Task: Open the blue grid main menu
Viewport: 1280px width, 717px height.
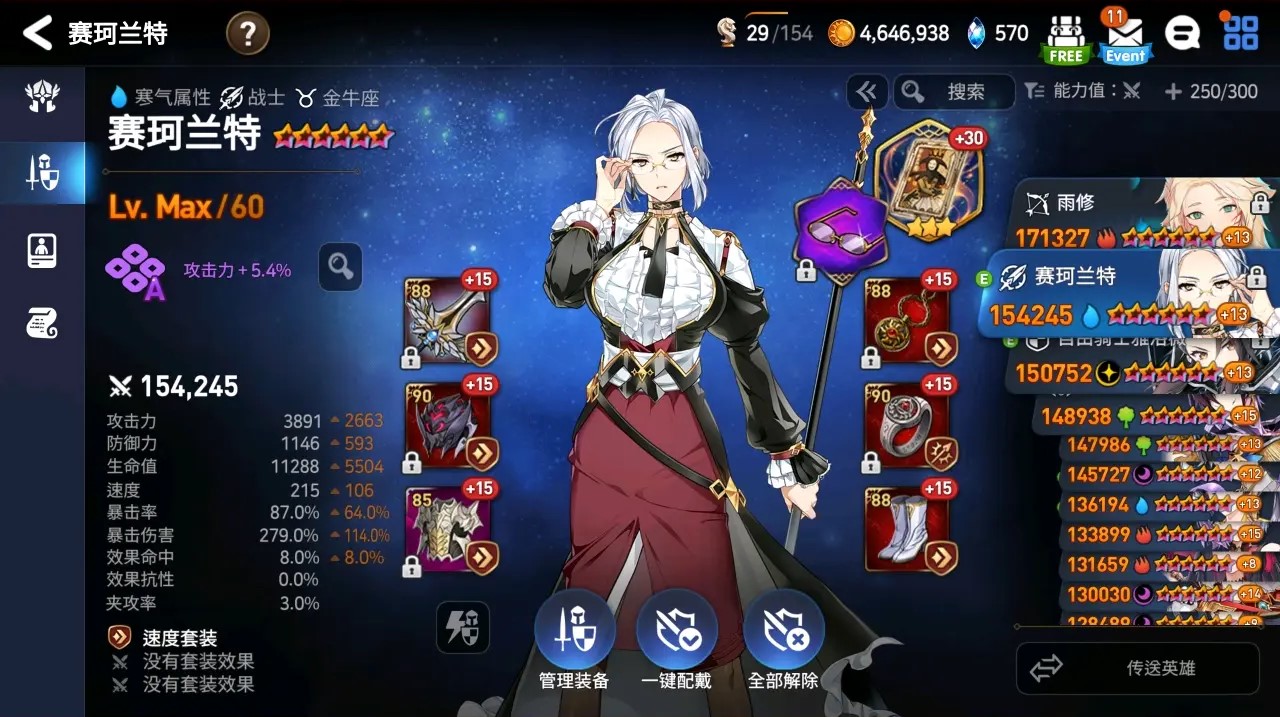Action: (x=1241, y=33)
